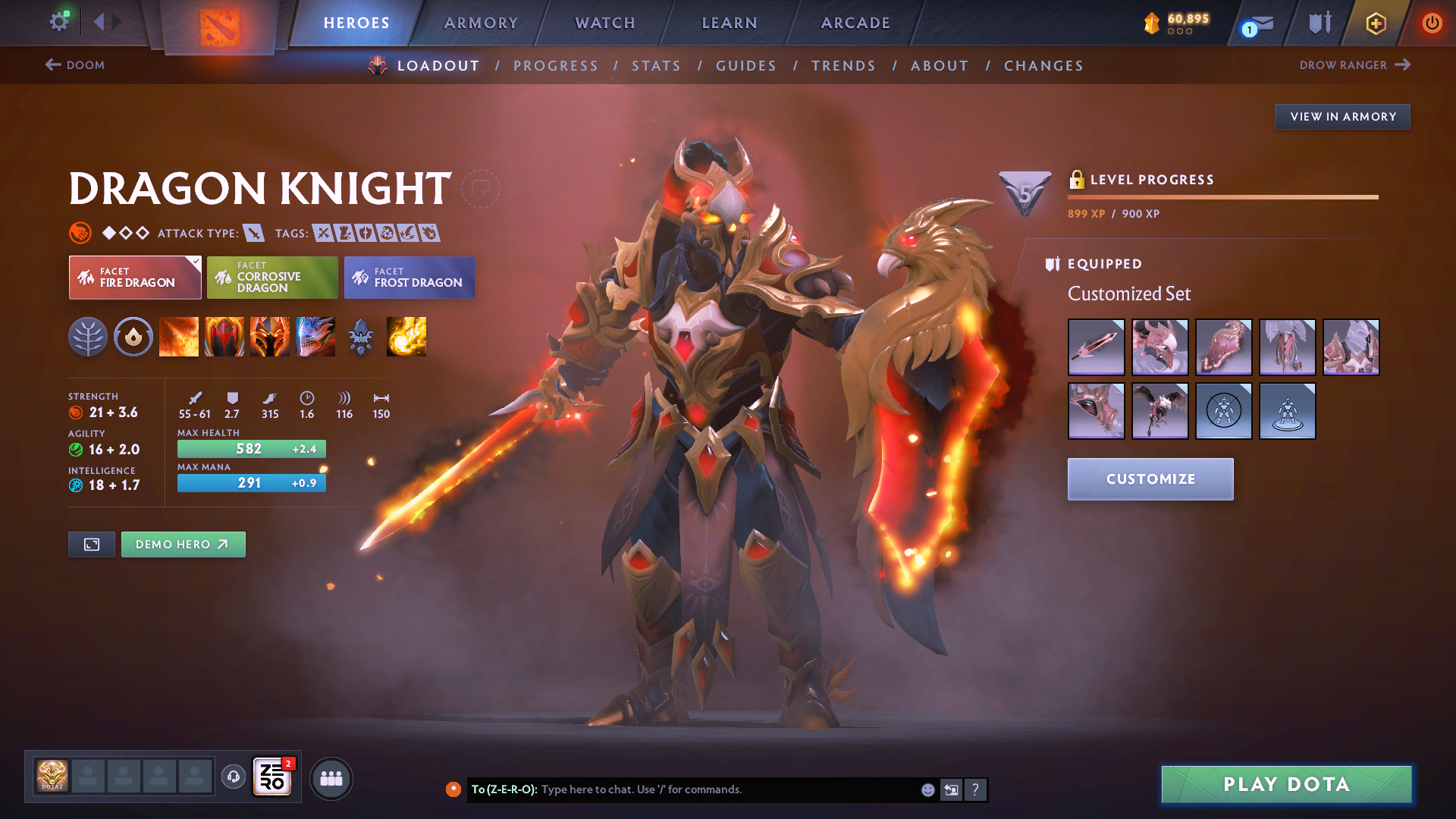Open the Customize loadout button
Viewport: 1456px width, 819px height.
1150,479
